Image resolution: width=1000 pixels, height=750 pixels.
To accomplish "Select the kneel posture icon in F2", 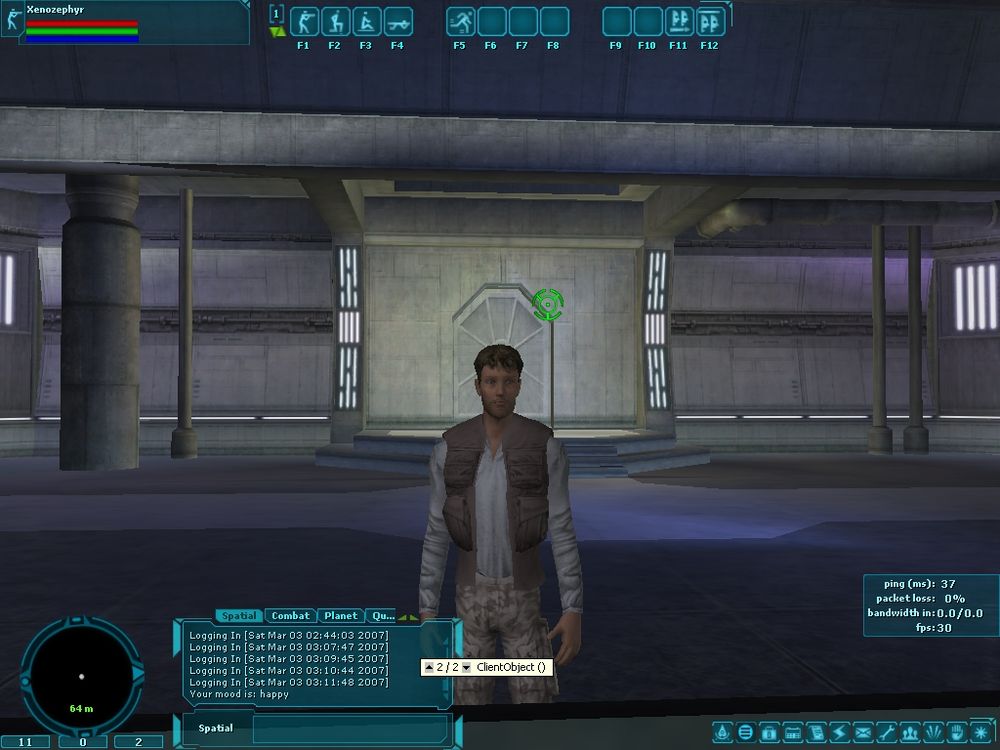I will point(334,21).
